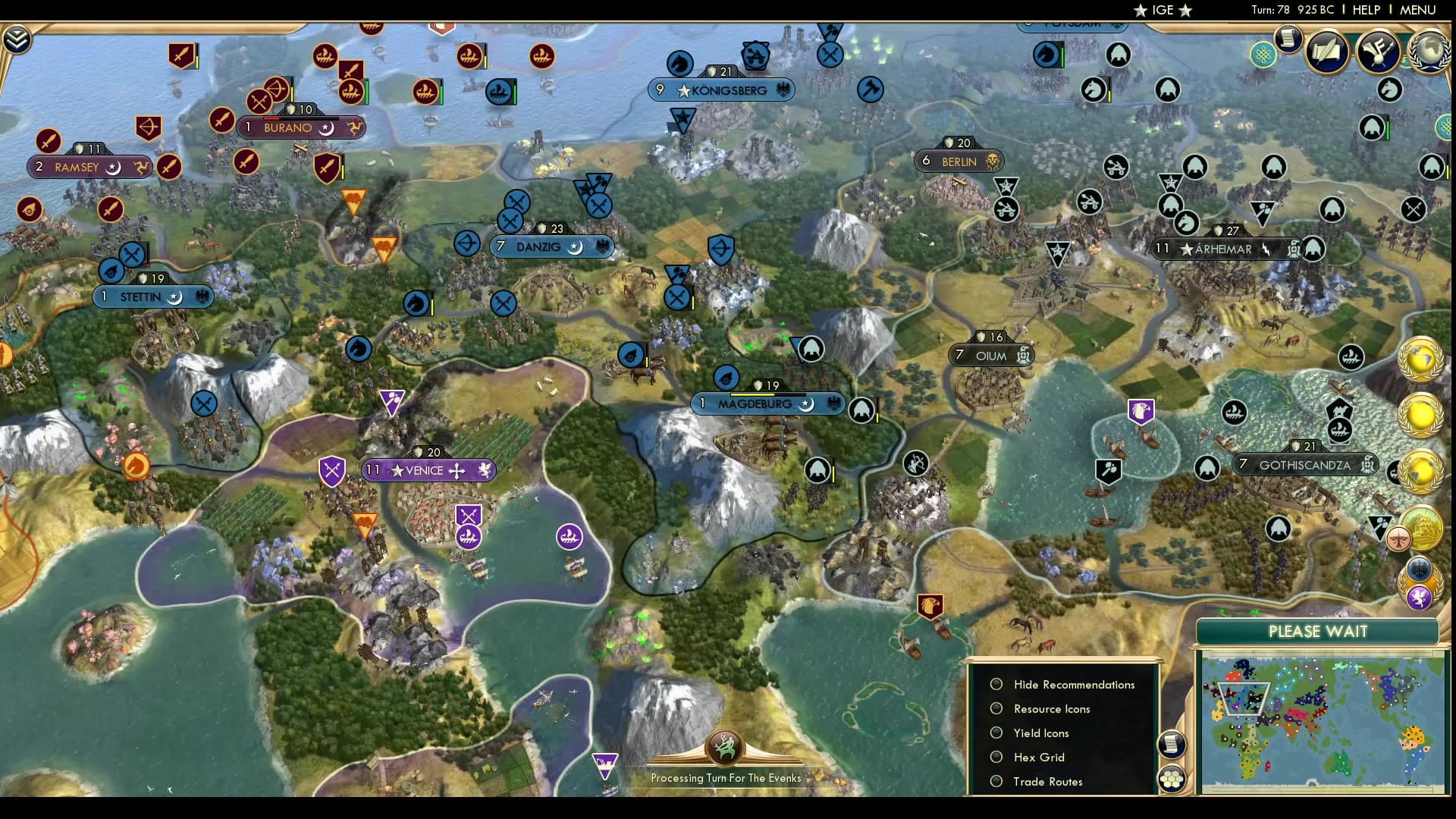Open the Social Policies scroll-and-quill icon
Viewport: 1456px width, 819px height.
(x=1326, y=54)
